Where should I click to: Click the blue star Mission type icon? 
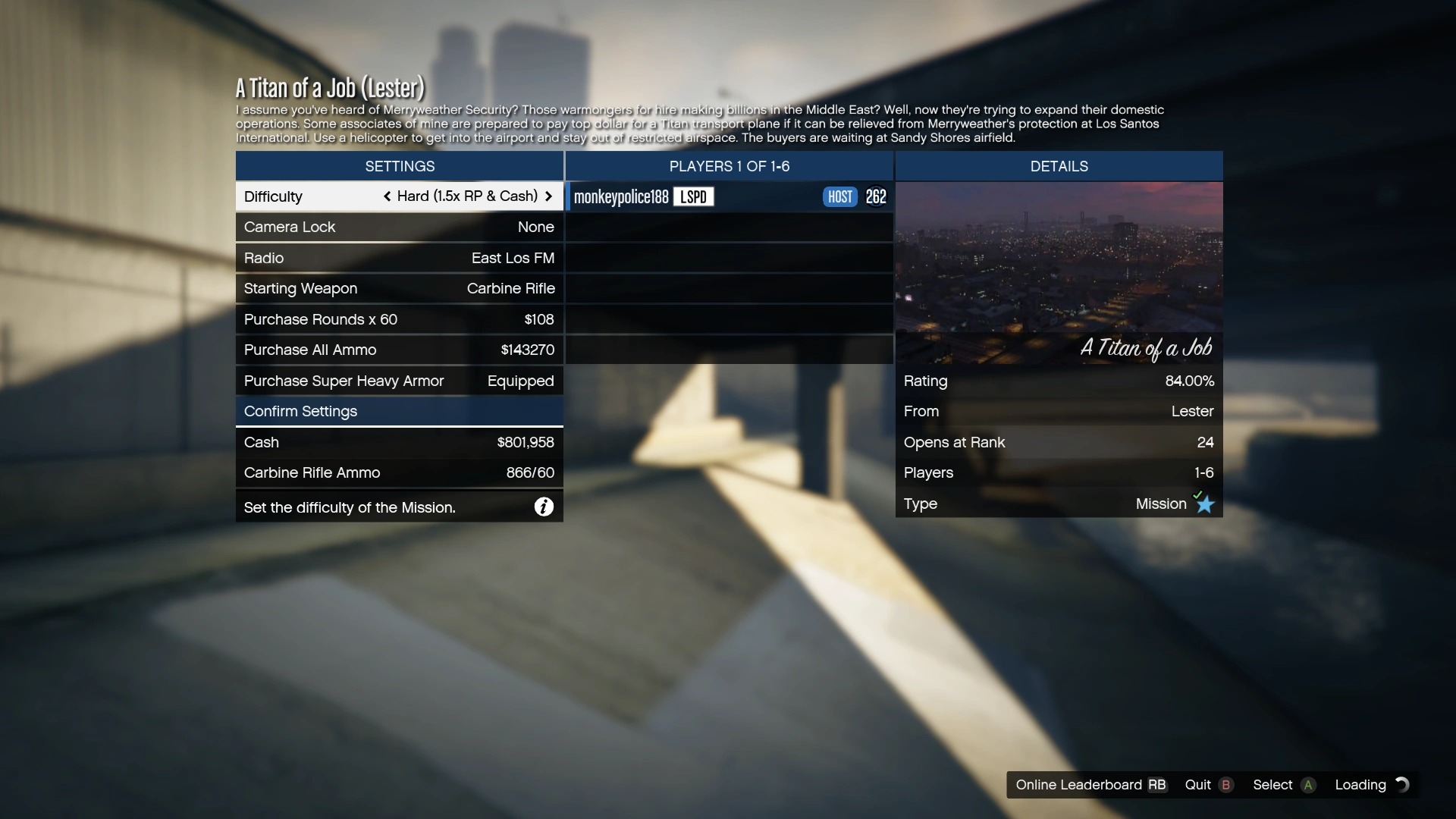tap(1204, 504)
